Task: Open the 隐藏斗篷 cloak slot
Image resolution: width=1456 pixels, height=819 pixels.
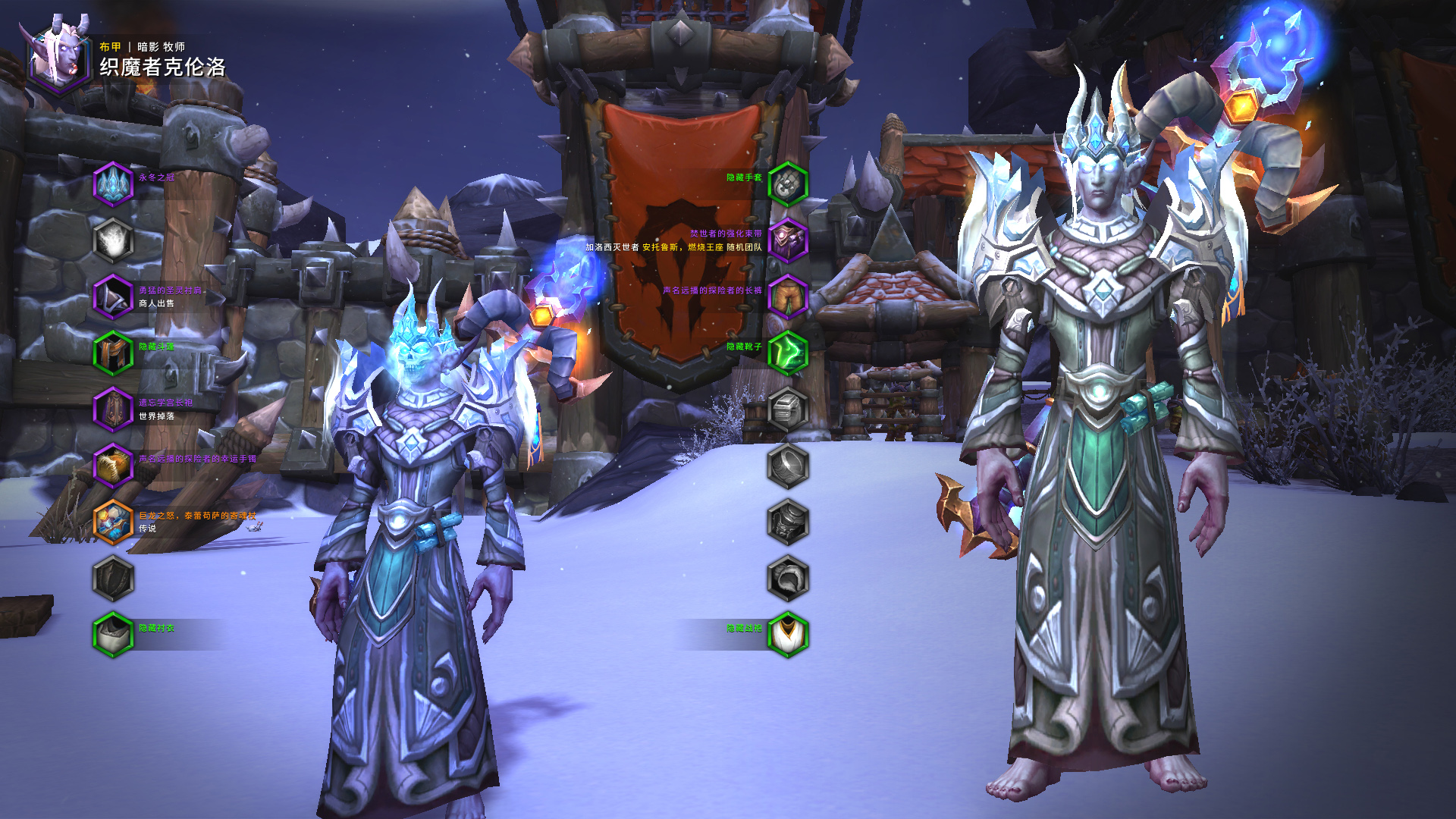Action: click(x=113, y=353)
